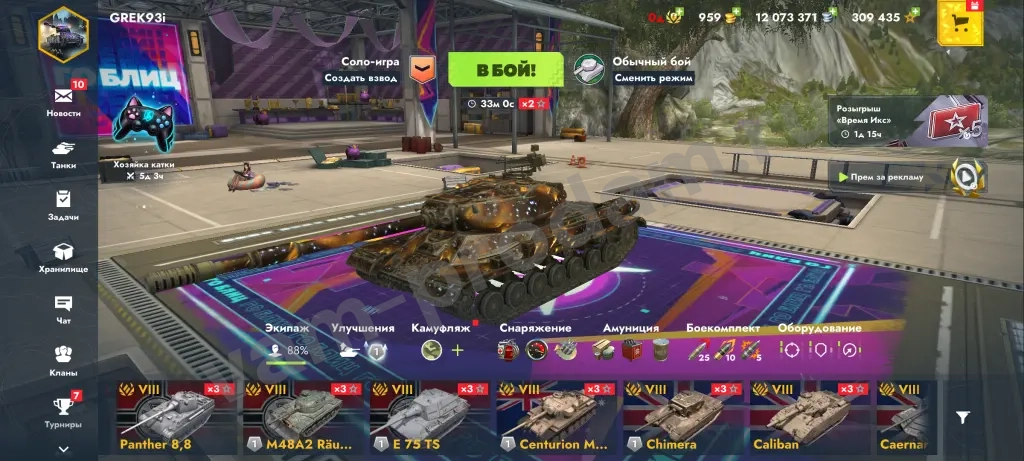The width and height of the screenshot is (1024, 461).
Task: Open the tank carousel filter
Action: 962,418
